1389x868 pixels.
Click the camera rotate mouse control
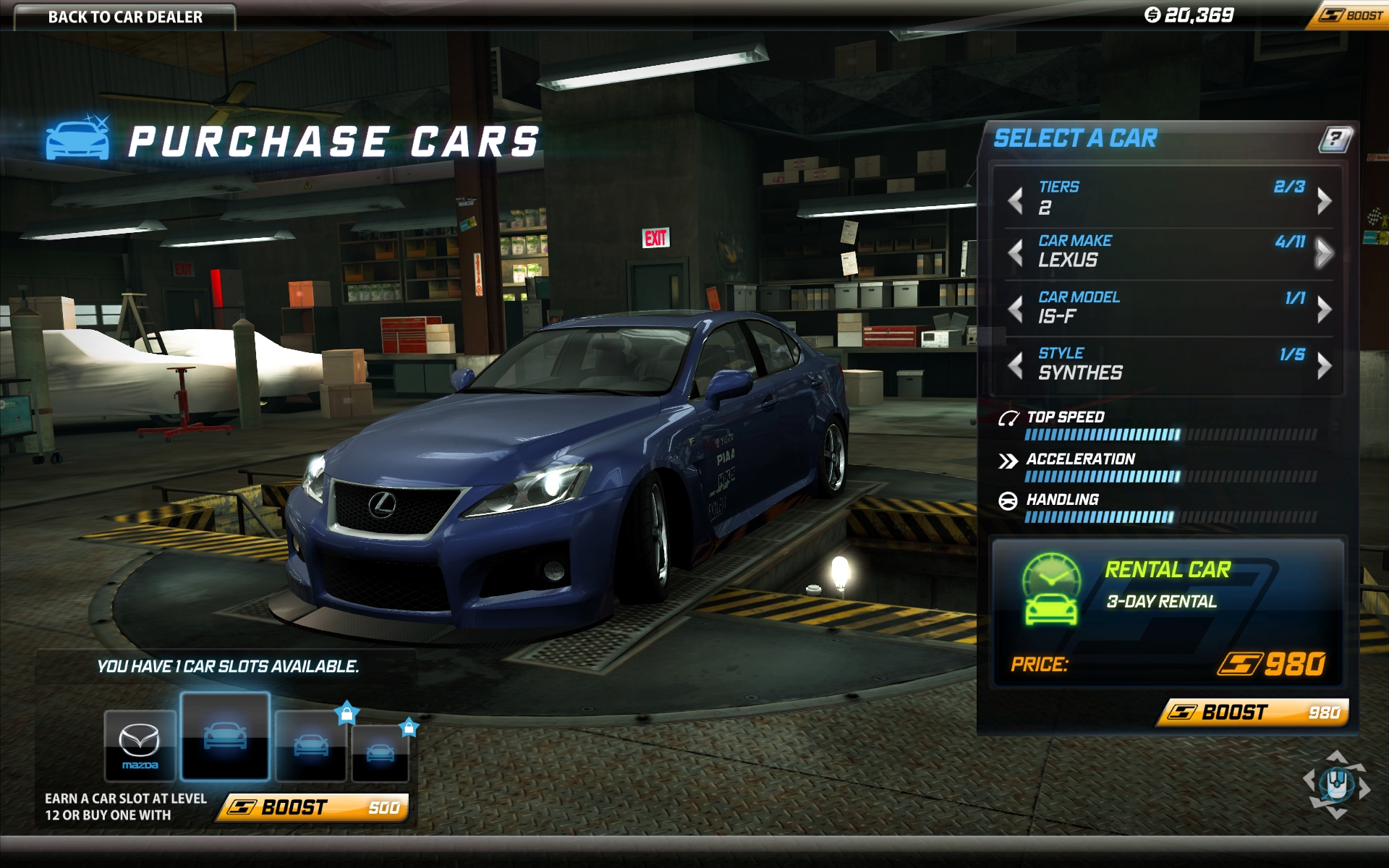pyautogui.click(x=1336, y=784)
